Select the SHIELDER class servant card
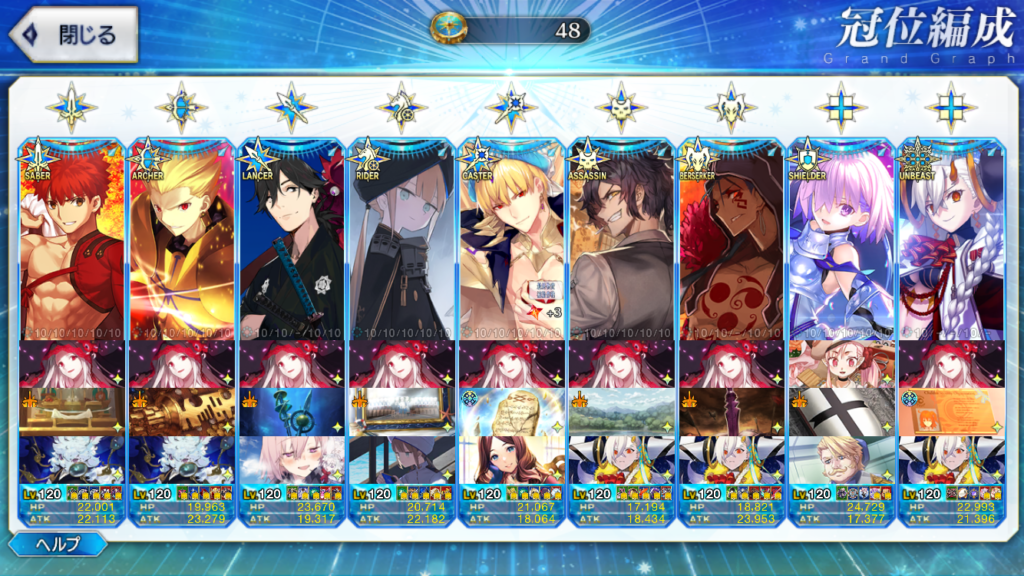1024x576 pixels. point(841,240)
